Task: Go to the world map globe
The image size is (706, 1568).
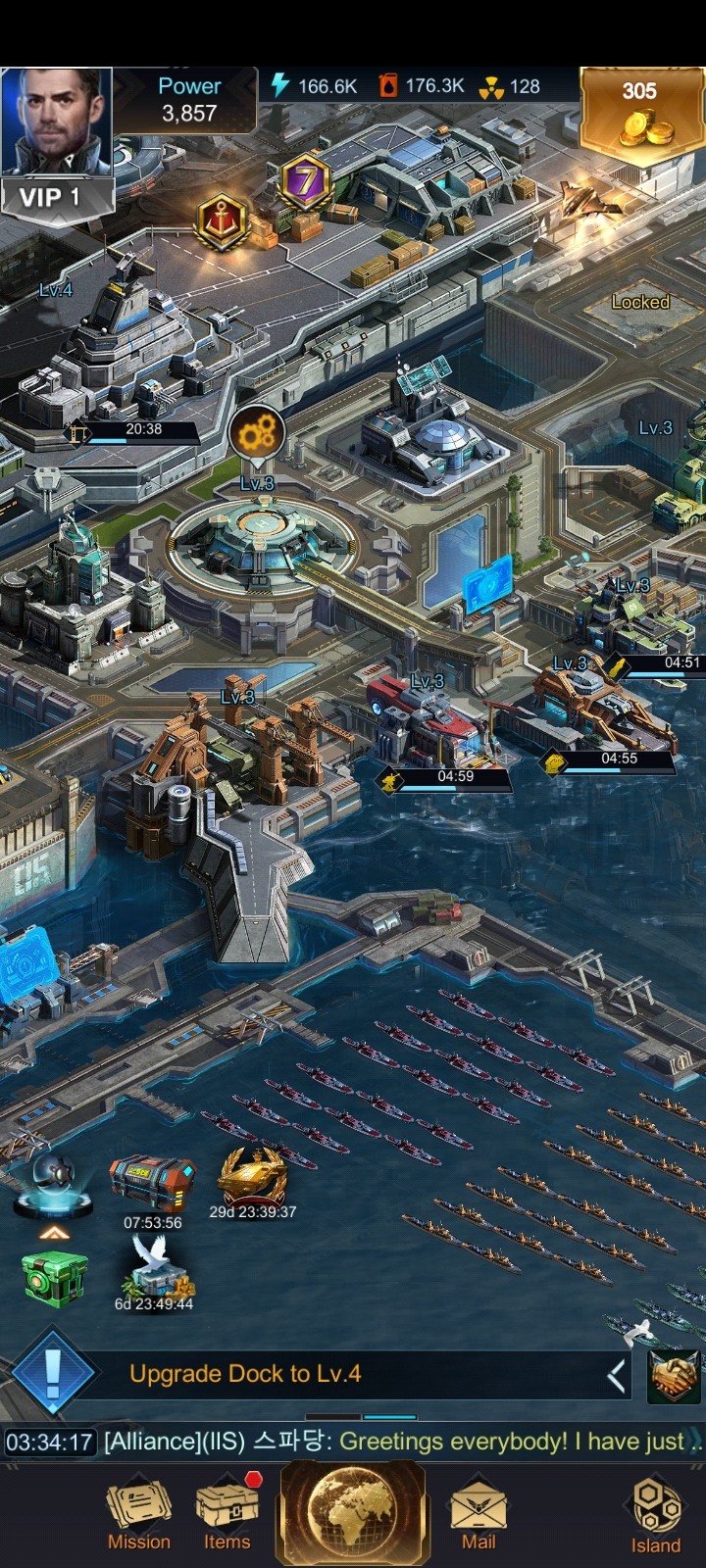Action: tap(354, 1510)
